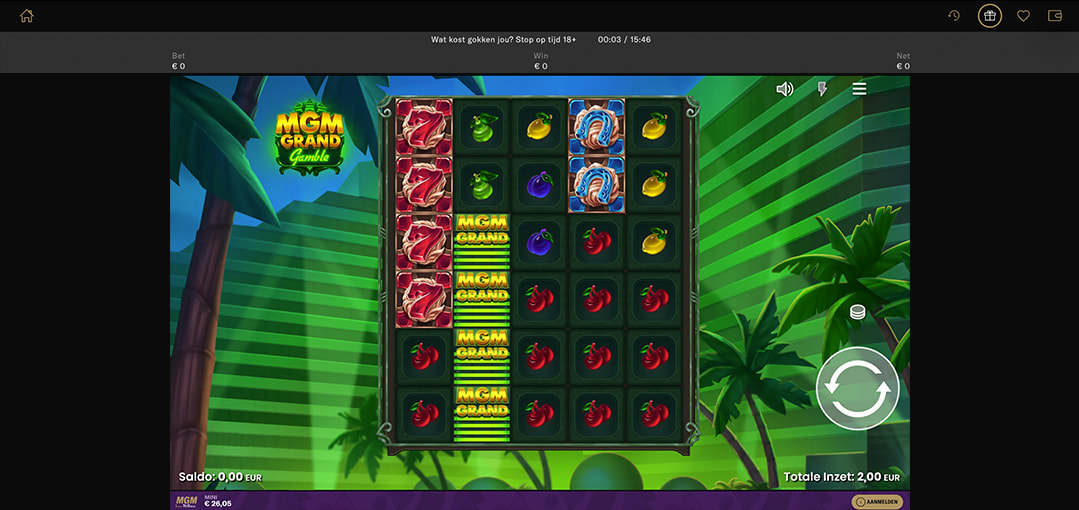The height and width of the screenshot is (510, 1079).
Task: Open the gift box promotions
Action: pyautogui.click(x=989, y=16)
